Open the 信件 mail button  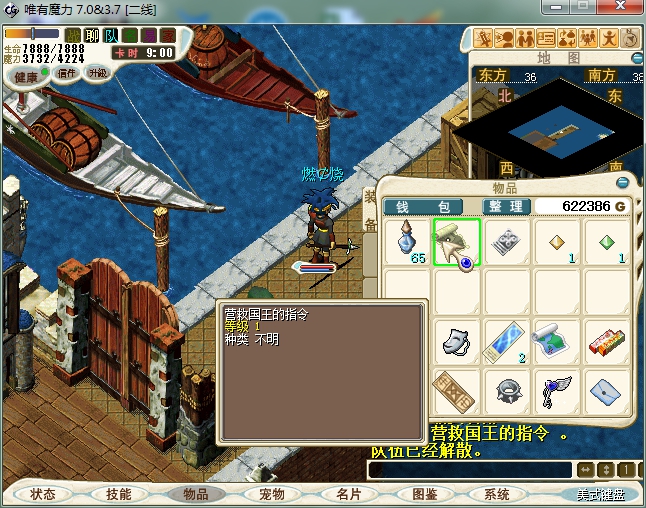[x=67, y=73]
